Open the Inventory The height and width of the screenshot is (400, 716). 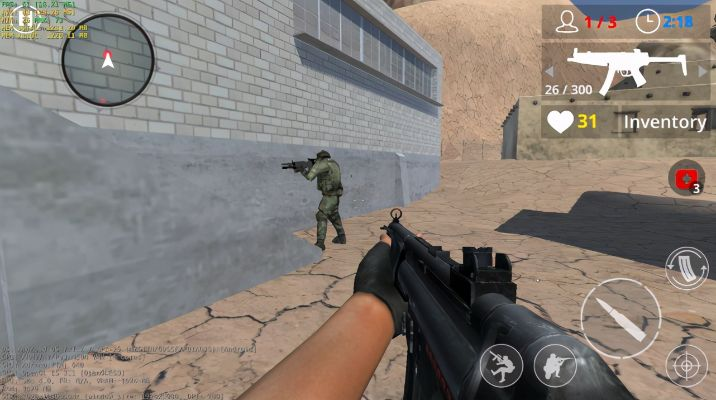coord(665,122)
